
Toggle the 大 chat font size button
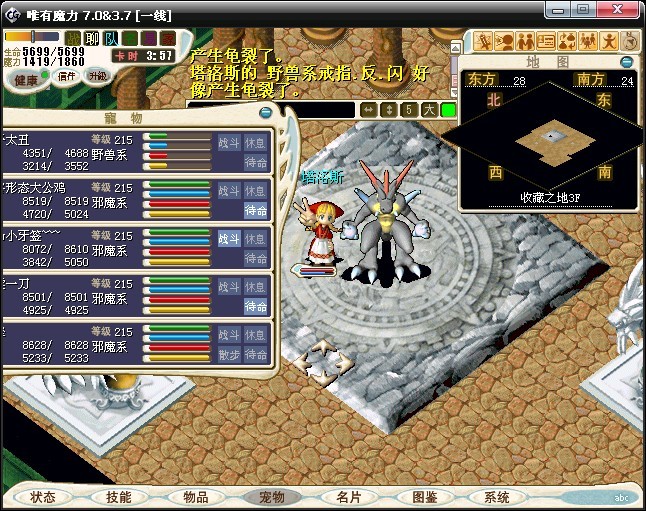[x=428, y=109]
